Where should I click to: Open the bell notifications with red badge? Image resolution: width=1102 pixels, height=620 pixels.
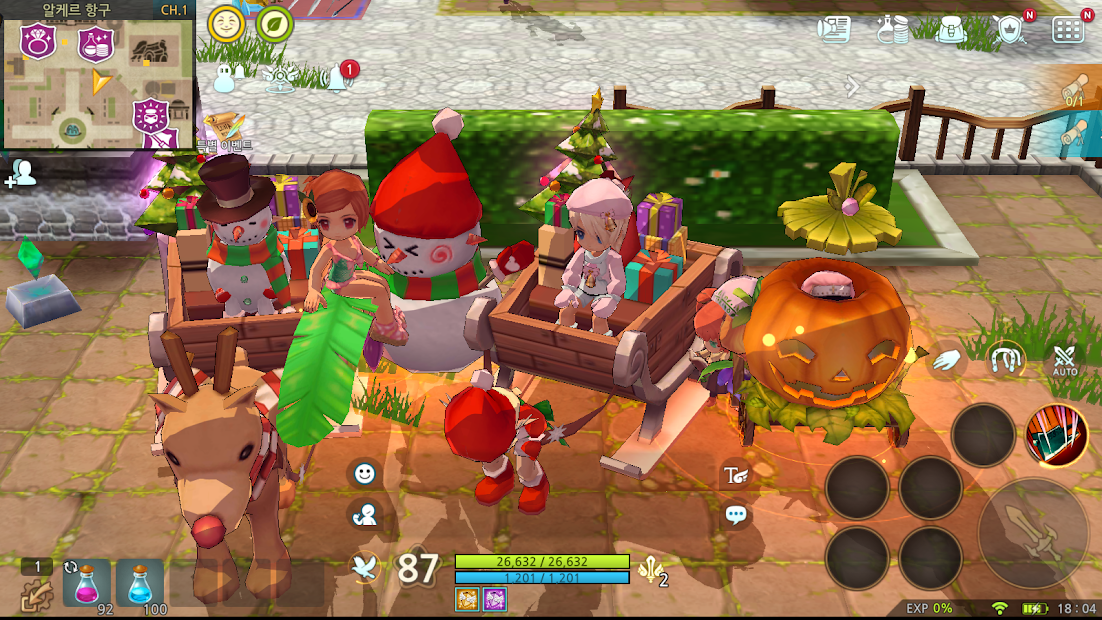(x=337, y=78)
